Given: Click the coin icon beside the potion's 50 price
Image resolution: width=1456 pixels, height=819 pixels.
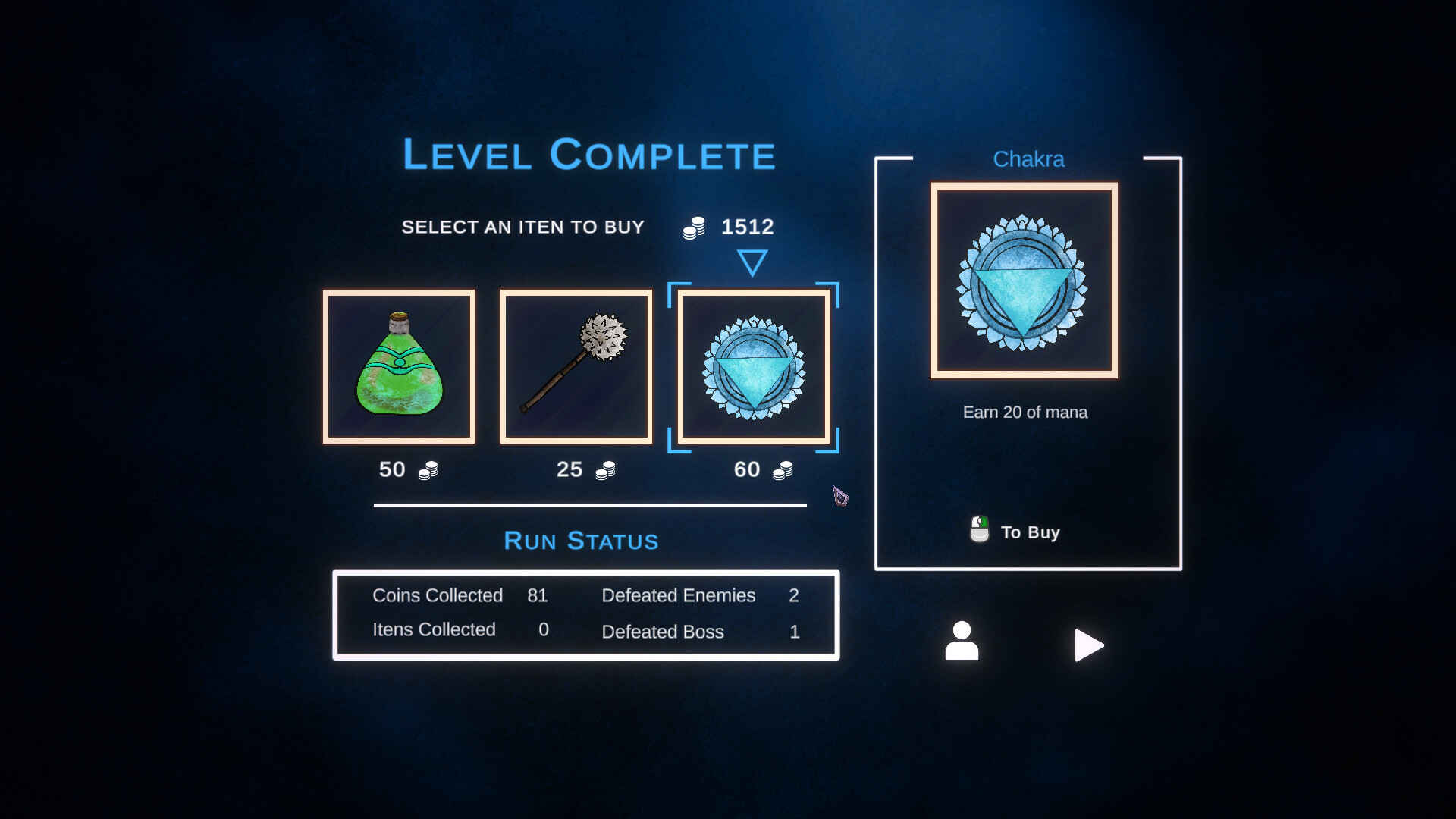Looking at the screenshot, I should click(x=427, y=470).
